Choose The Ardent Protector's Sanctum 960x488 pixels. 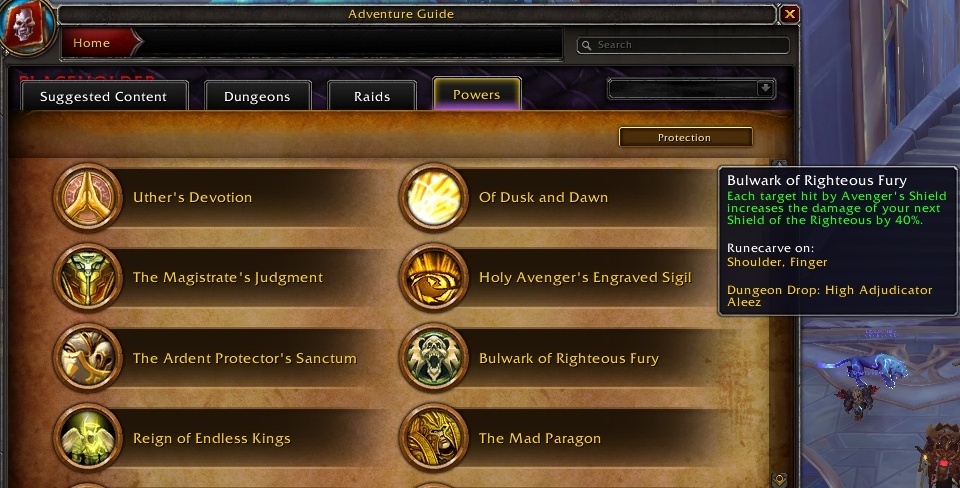coord(244,358)
